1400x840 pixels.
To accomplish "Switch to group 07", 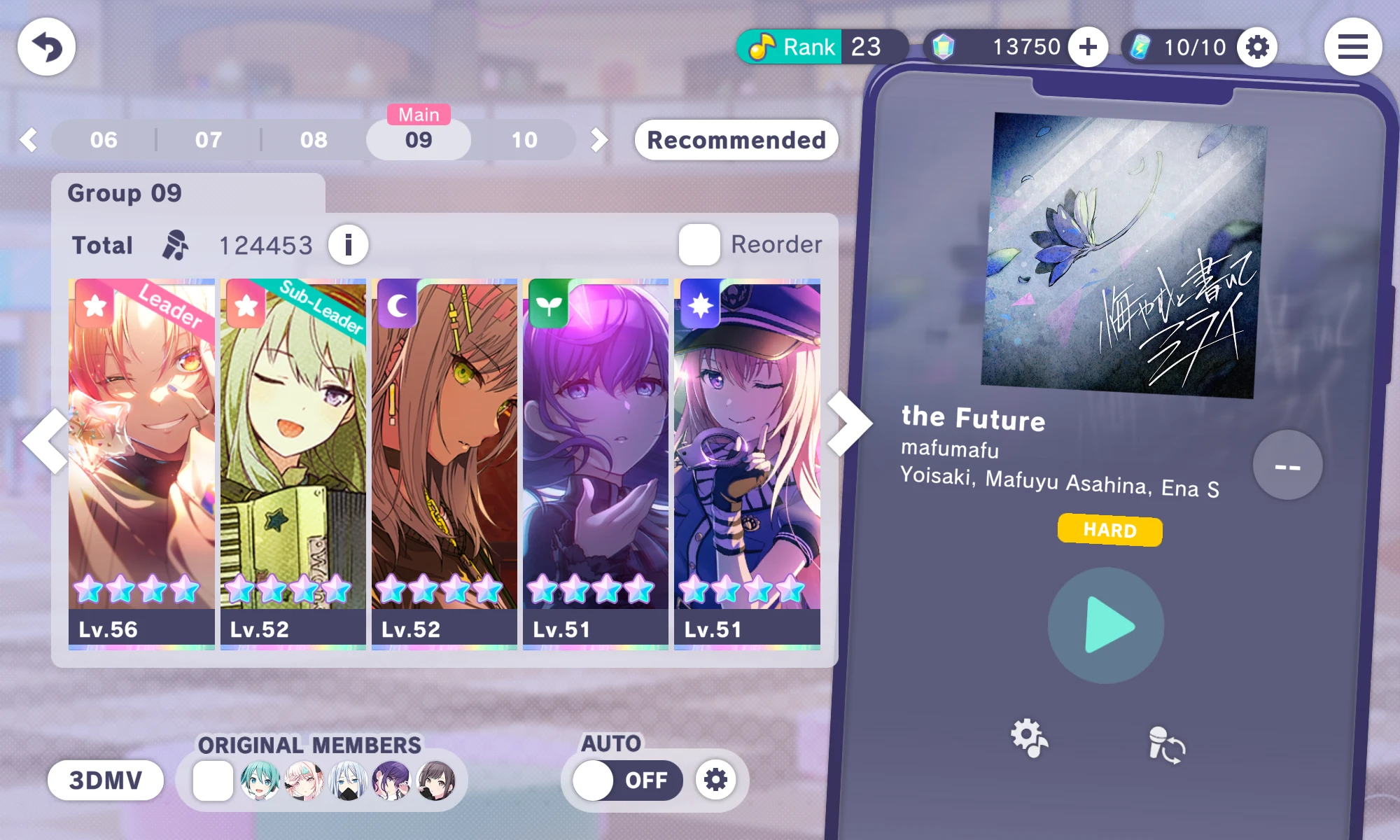I will tap(207, 139).
